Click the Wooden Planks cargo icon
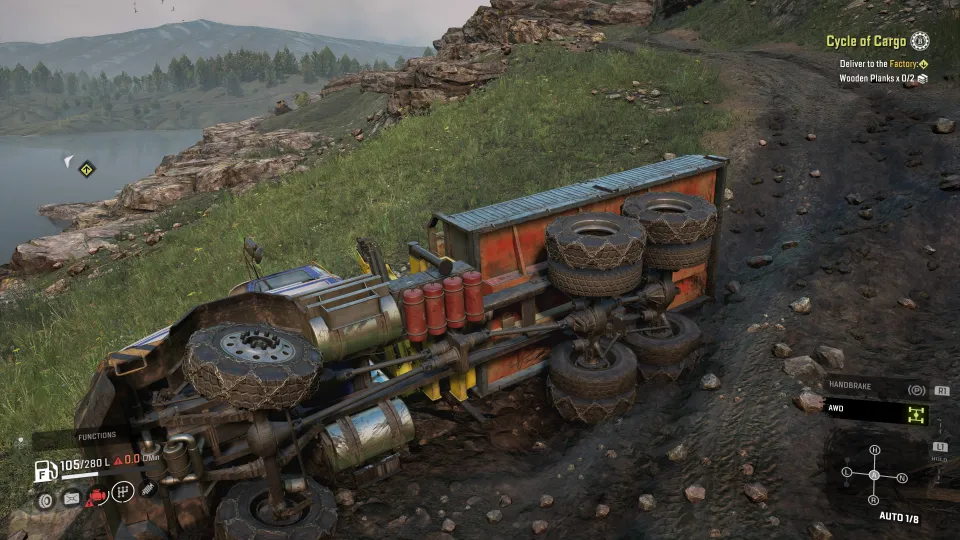The width and height of the screenshot is (960, 540). (922, 78)
